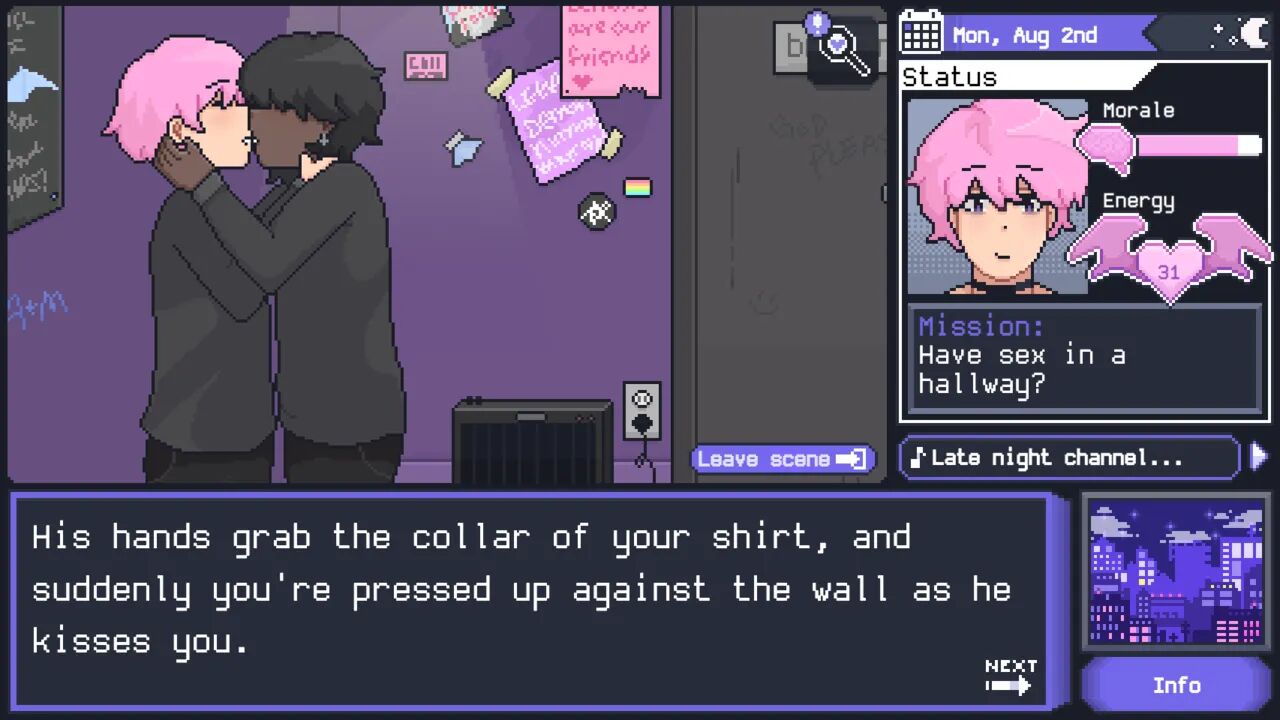Select the Late night channel music bar

tap(1070, 458)
